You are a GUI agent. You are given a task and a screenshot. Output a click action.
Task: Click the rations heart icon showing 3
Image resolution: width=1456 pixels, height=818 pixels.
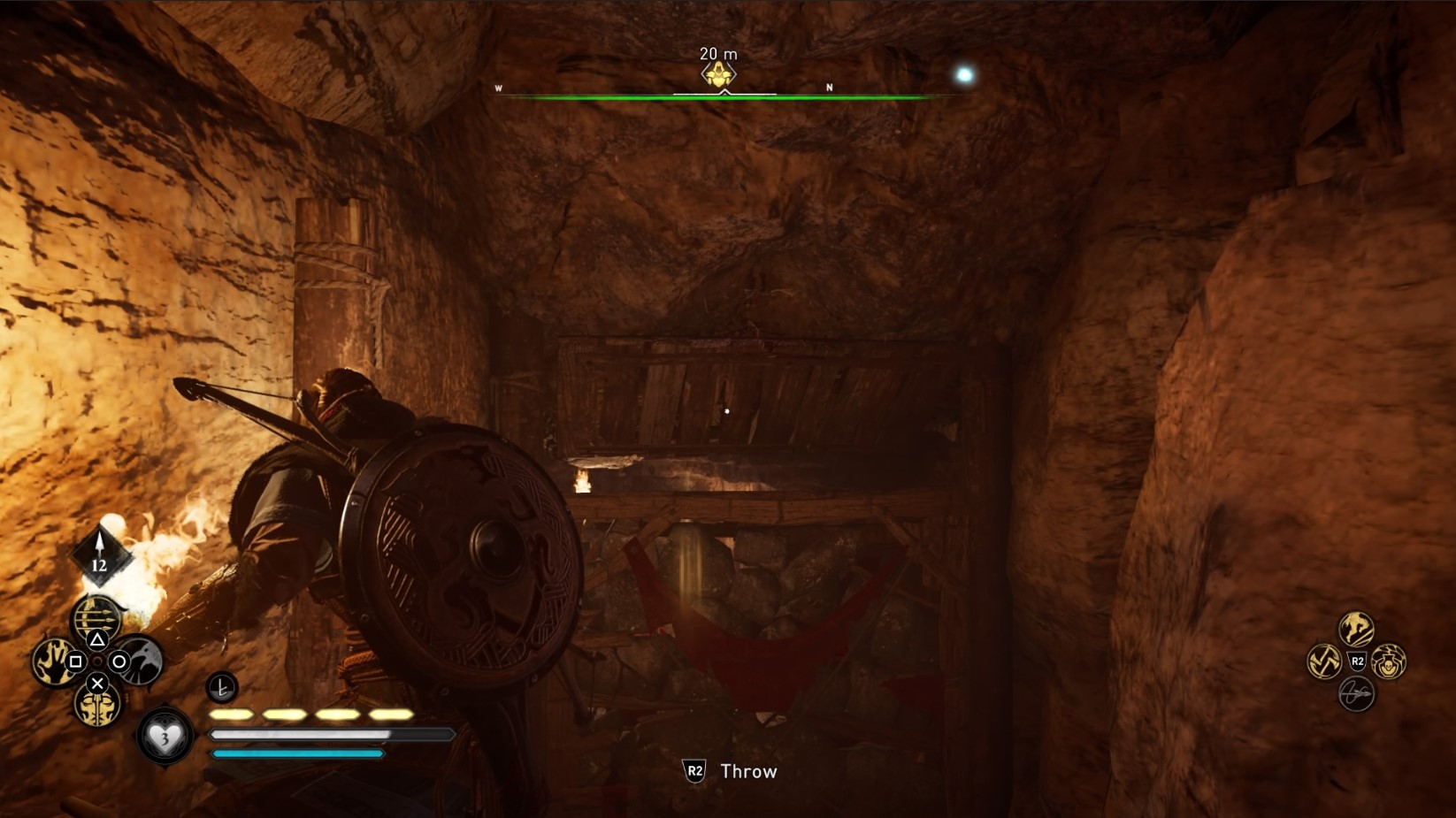click(x=164, y=736)
